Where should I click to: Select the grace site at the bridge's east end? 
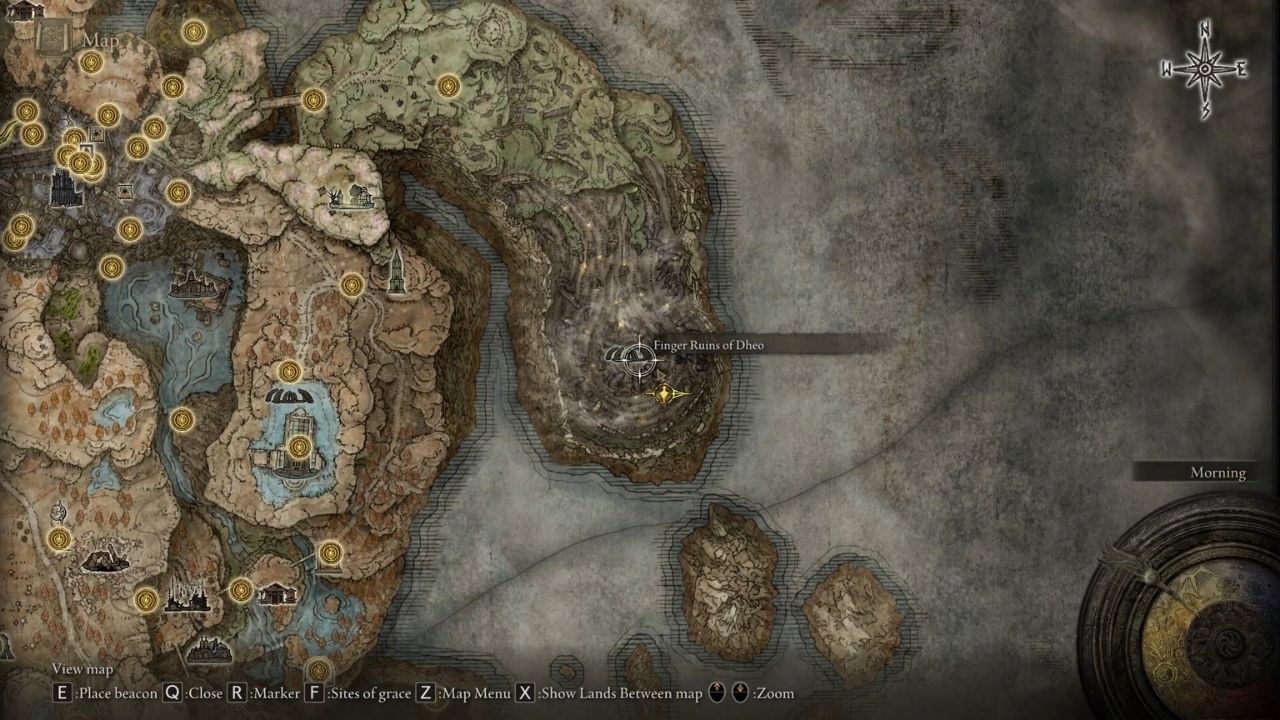click(x=315, y=100)
